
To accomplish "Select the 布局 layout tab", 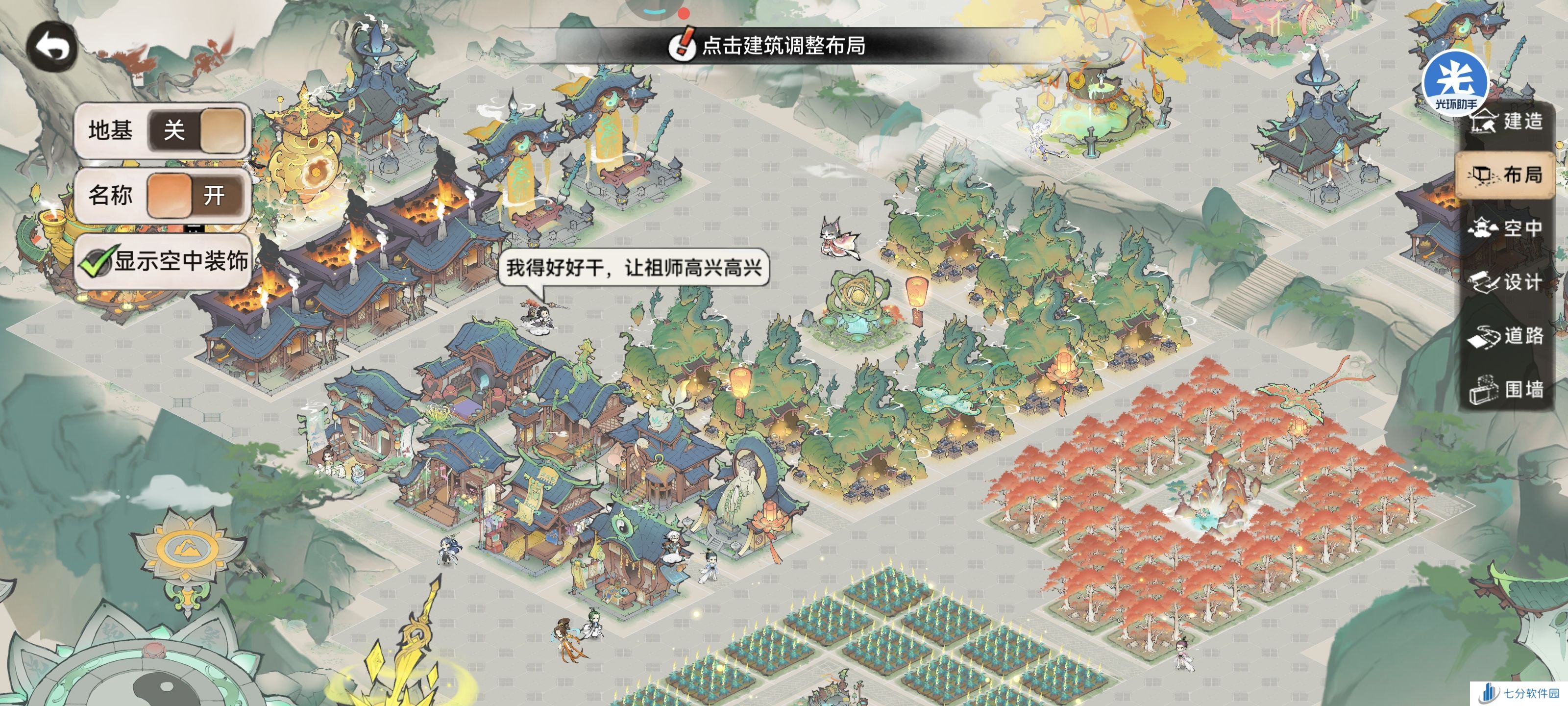I will [1506, 176].
